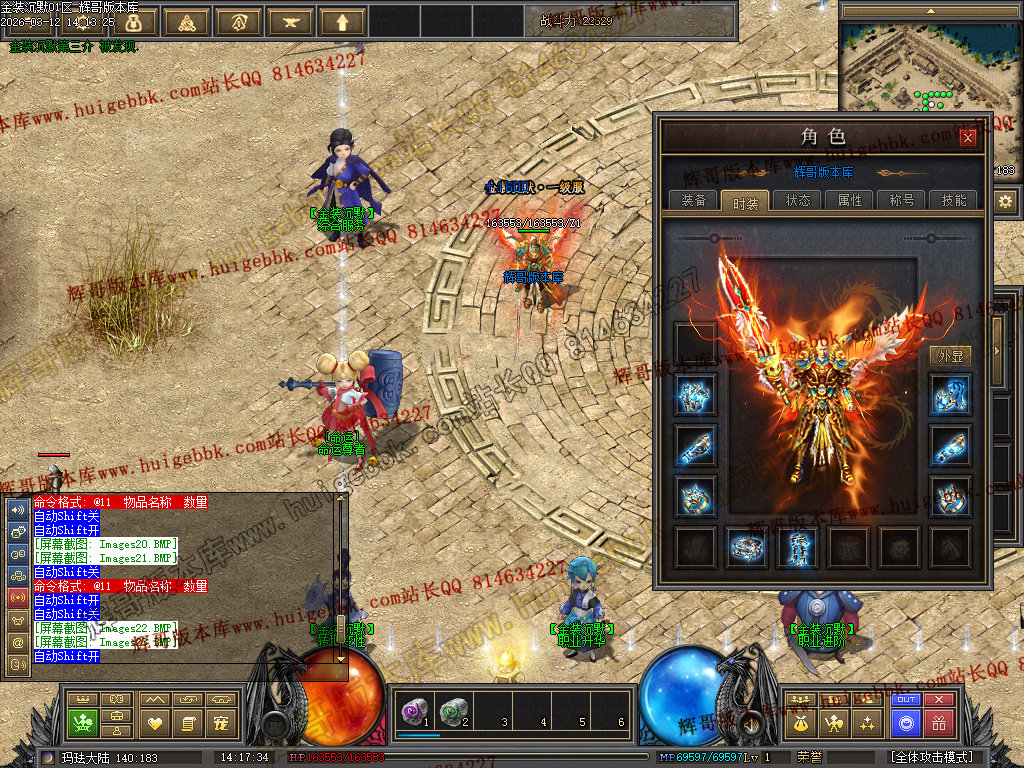Screen dimensions: 1024x768
Task: Switch to the 技能 skills tab
Action: click(x=954, y=200)
